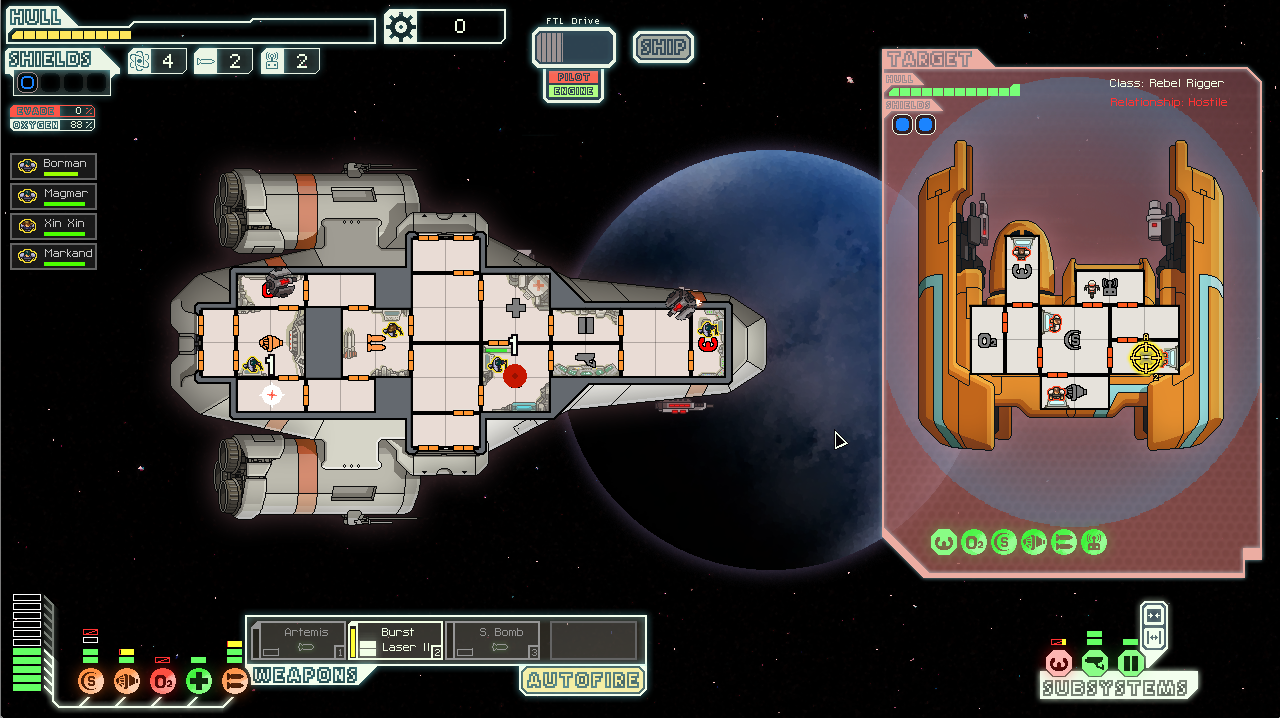Image resolution: width=1280 pixels, height=718 pixels.
Task: Power the O2 oxygen system icon
Action: tap(163, 682)
